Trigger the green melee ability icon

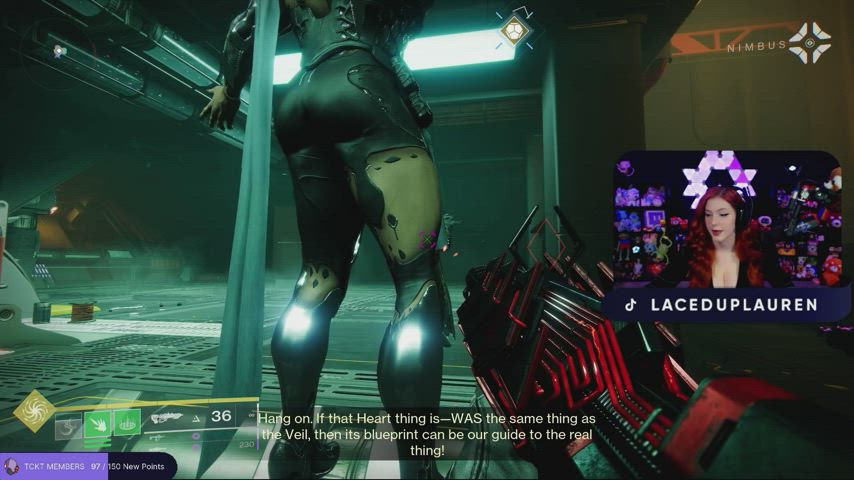(x=99, y=424)
